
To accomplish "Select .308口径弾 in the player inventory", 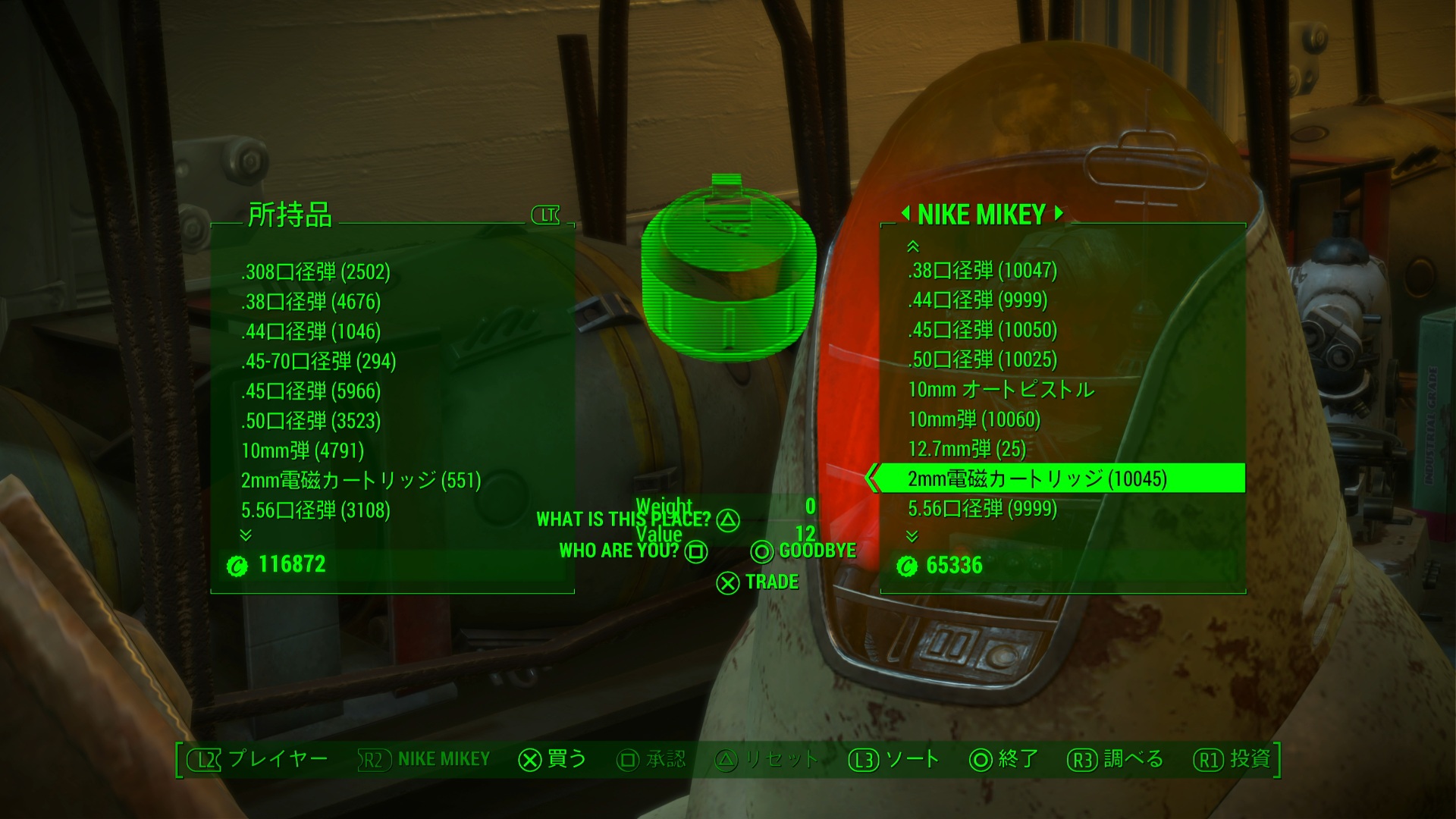I will (x=315, y=272).
